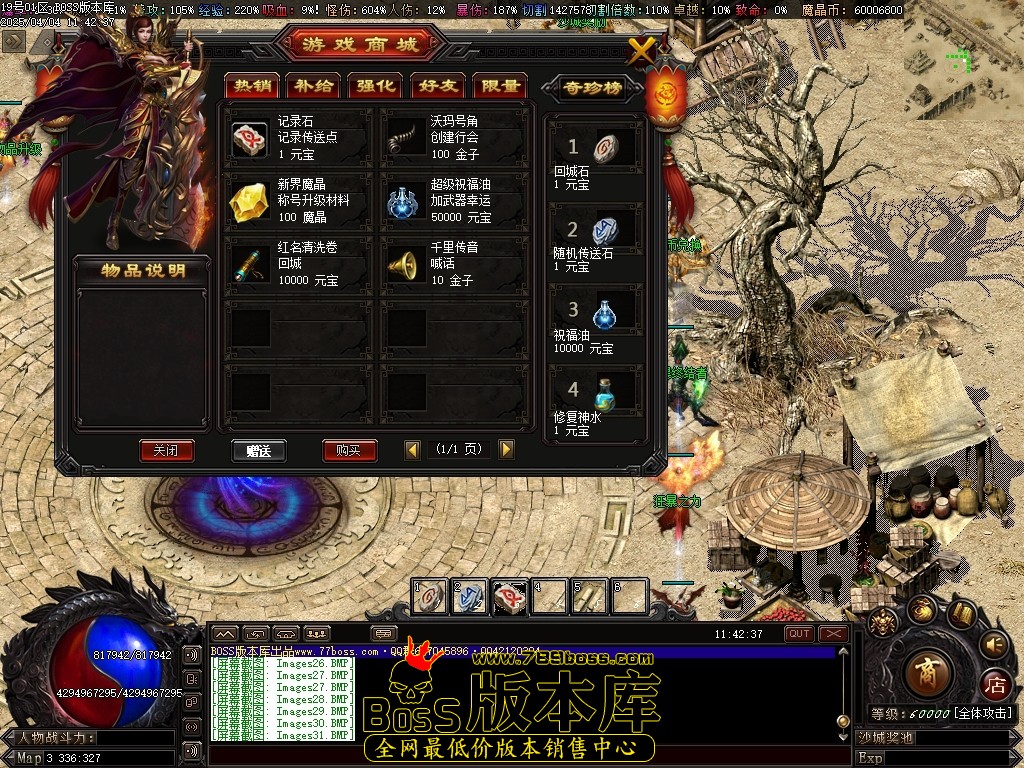
Task: Click the OUT button on chat bar
Action: click(799, 634)
